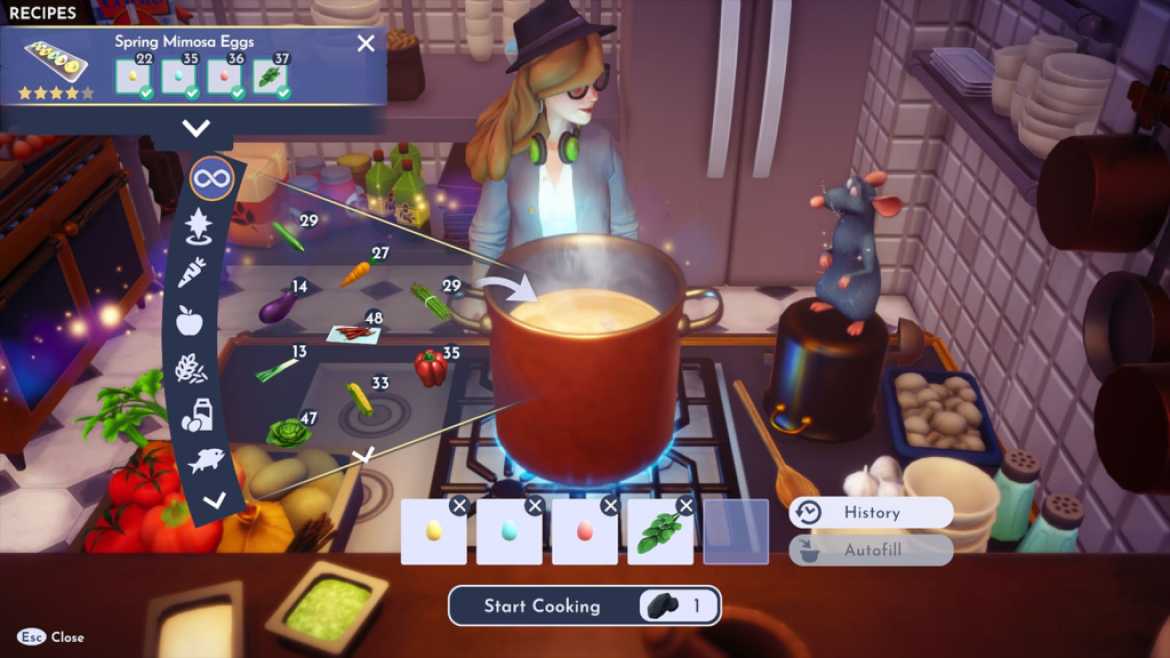Close the Spring Mimosa Eggs recipe panel
1170x658 pixels.
pos(366,43)
